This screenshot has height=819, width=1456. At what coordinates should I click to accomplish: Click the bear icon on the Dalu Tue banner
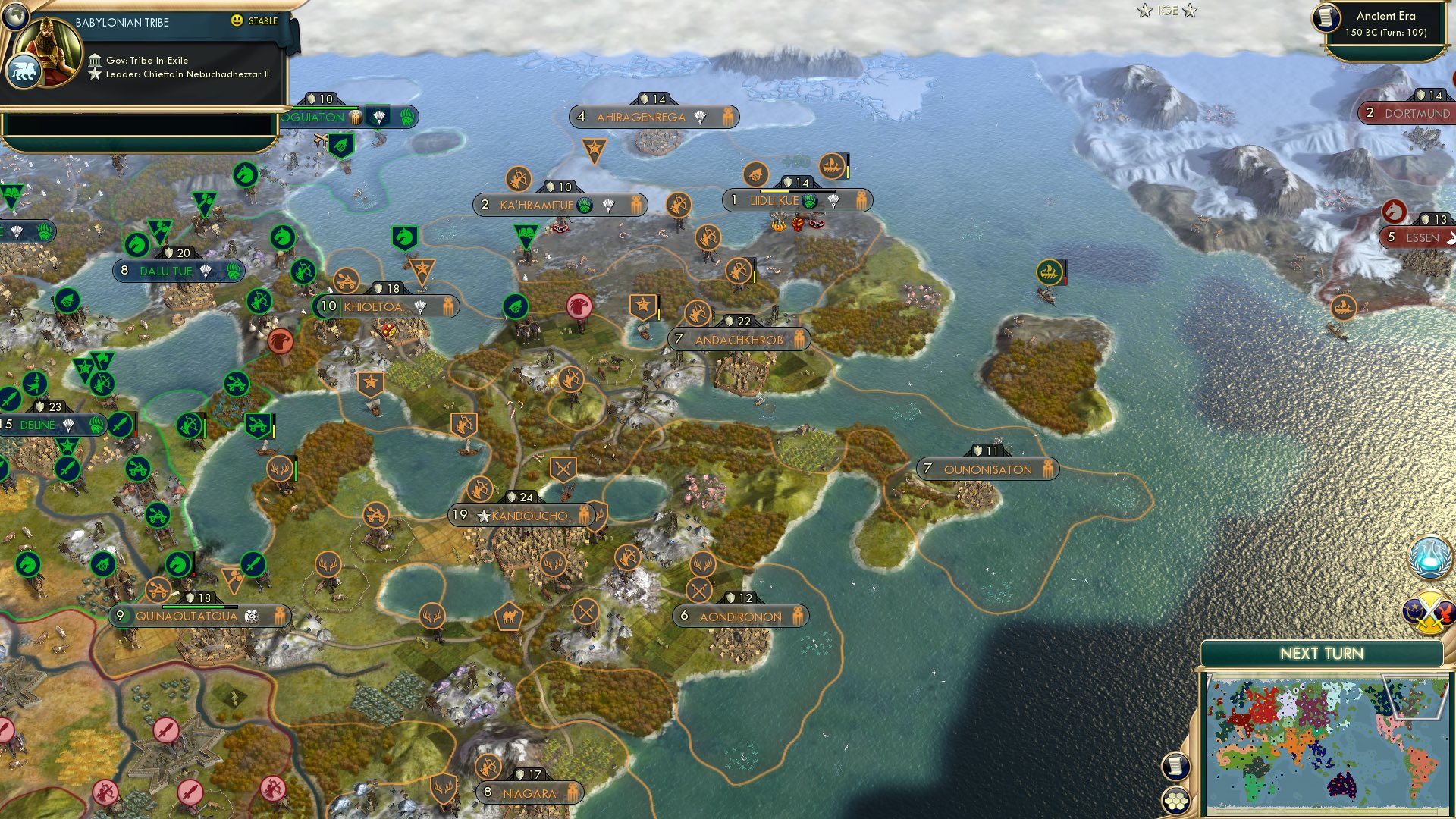pos(234,271)
